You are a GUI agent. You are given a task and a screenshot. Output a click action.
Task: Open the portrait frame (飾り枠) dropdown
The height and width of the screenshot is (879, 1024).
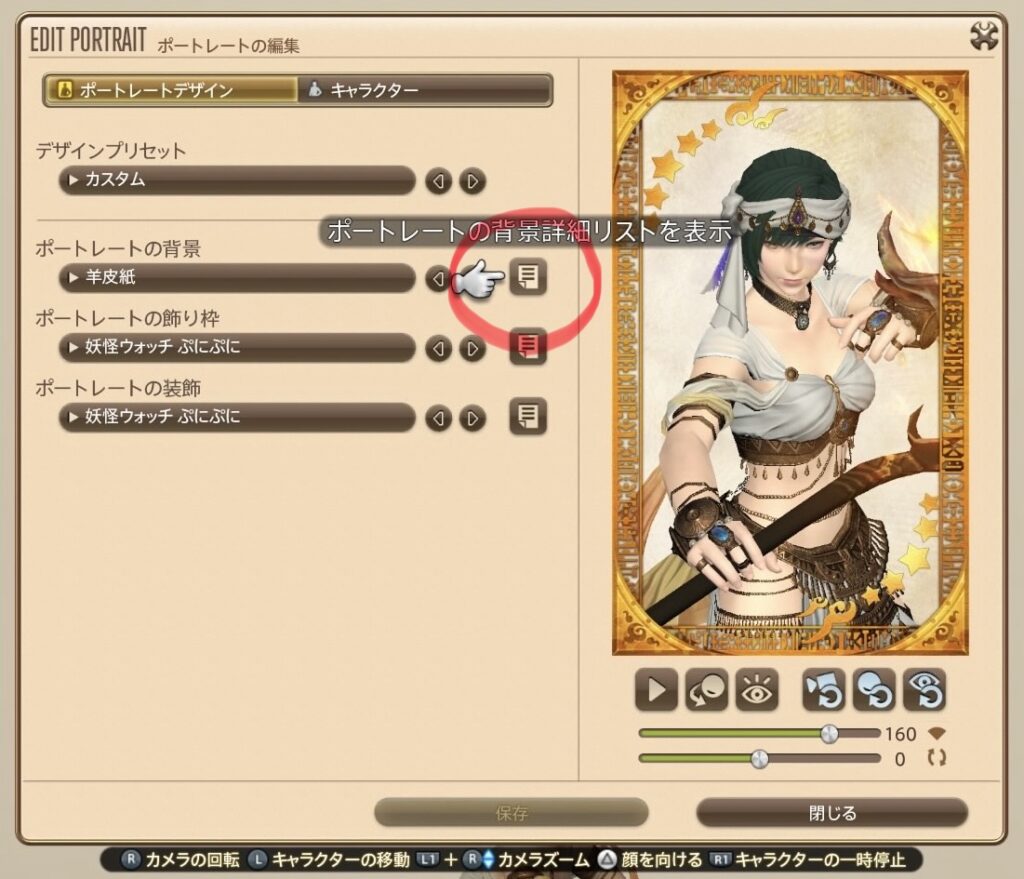(236, 348)
